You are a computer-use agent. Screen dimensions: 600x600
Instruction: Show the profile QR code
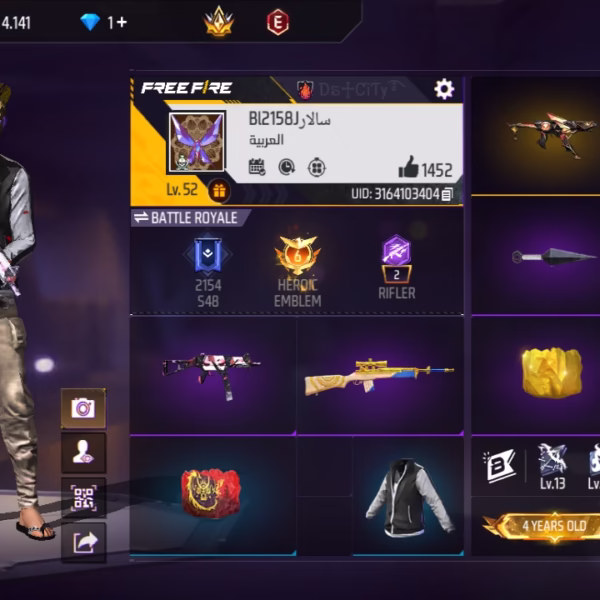83,496
